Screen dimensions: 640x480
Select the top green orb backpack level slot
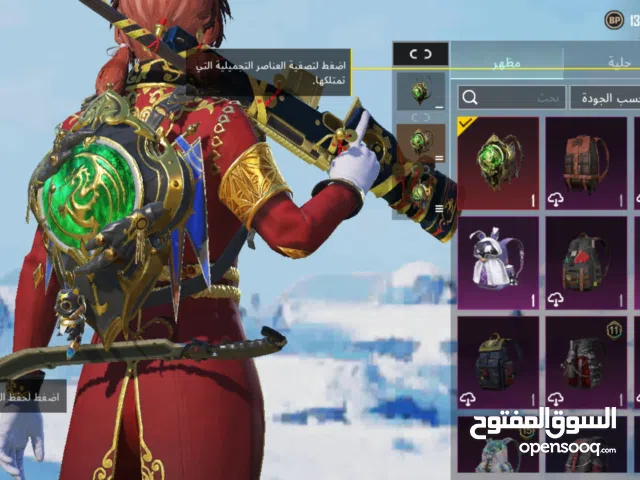tap(420, 92)
